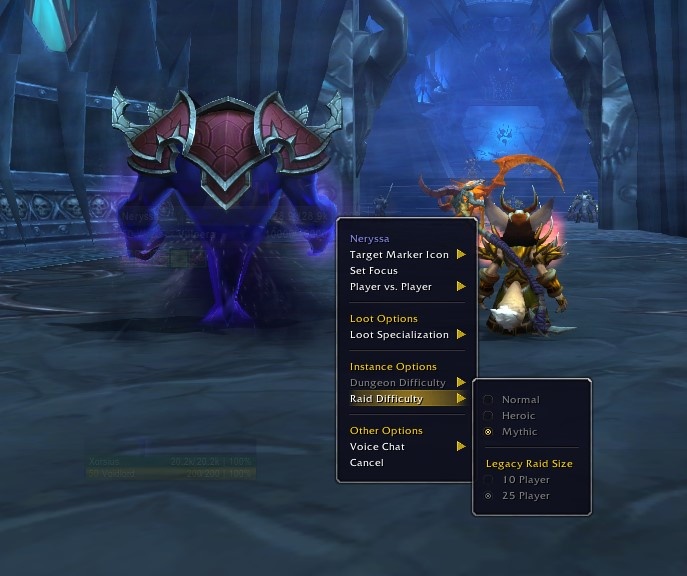Viewport: 687px width, 576px height.
Task: Open the Loot Specialization submenu
Action: point(400,335)
